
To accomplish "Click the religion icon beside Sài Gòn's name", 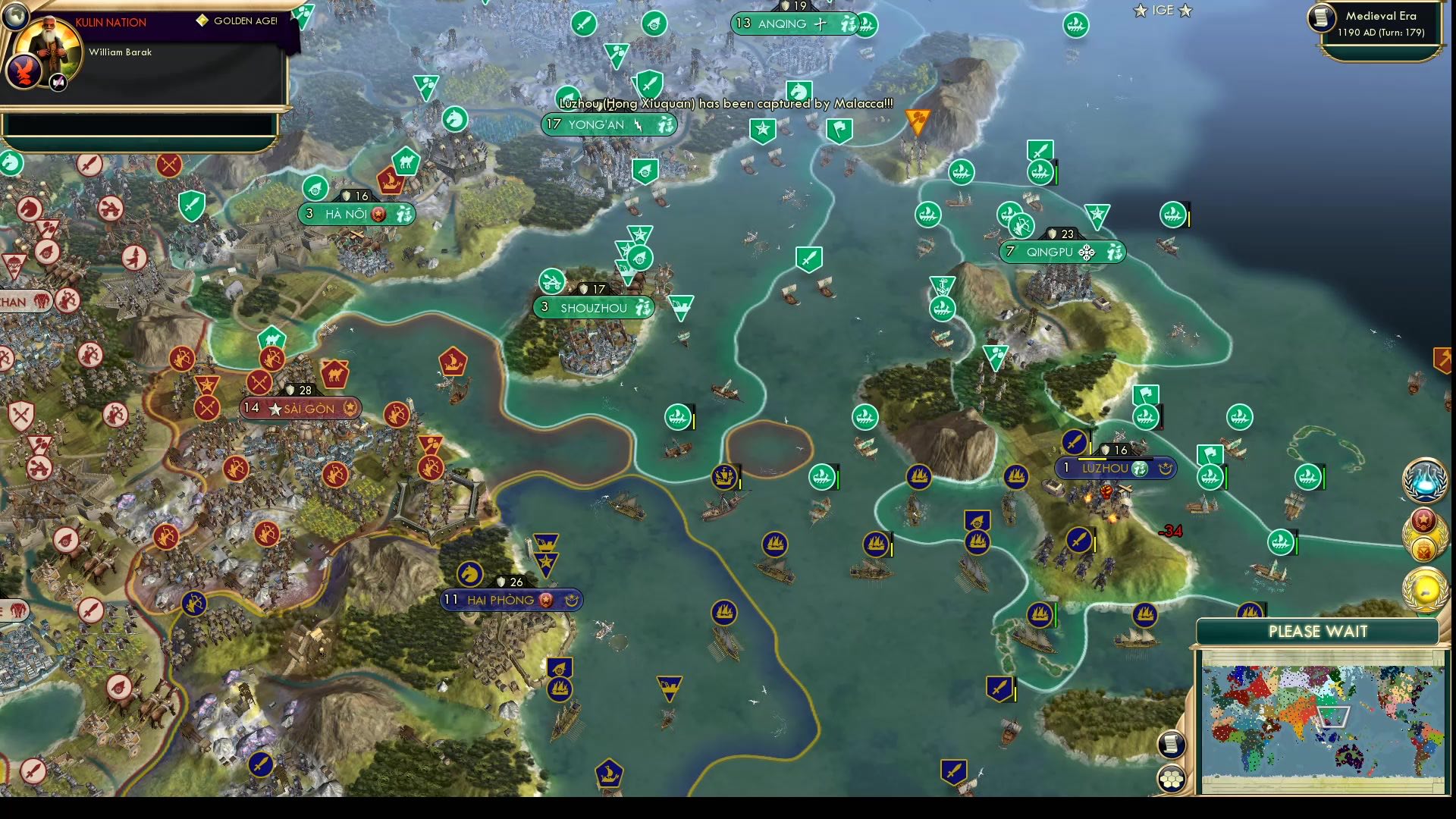I will point(350,407).
